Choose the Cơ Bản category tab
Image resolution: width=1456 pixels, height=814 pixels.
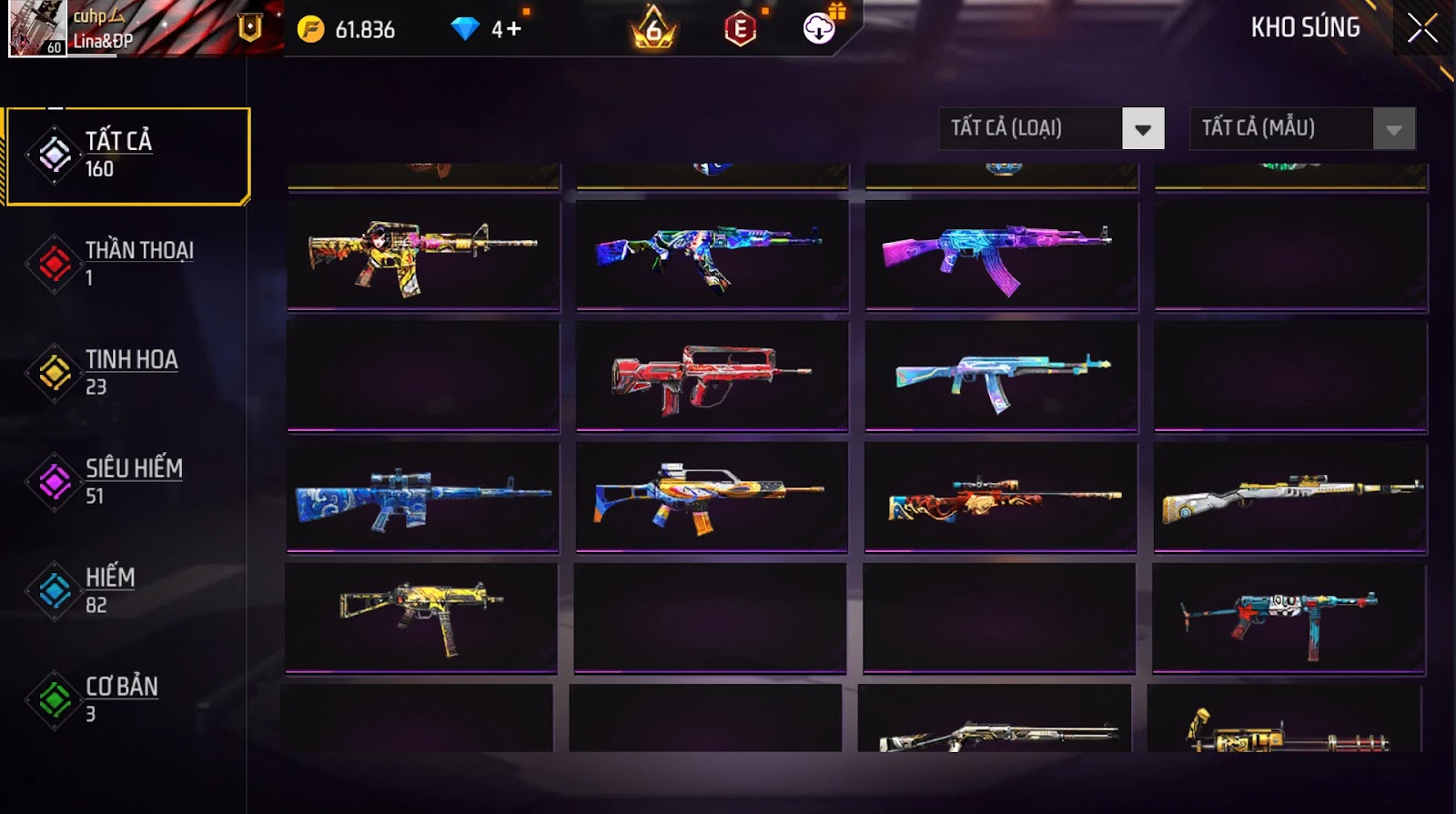(x=127, y=699)
